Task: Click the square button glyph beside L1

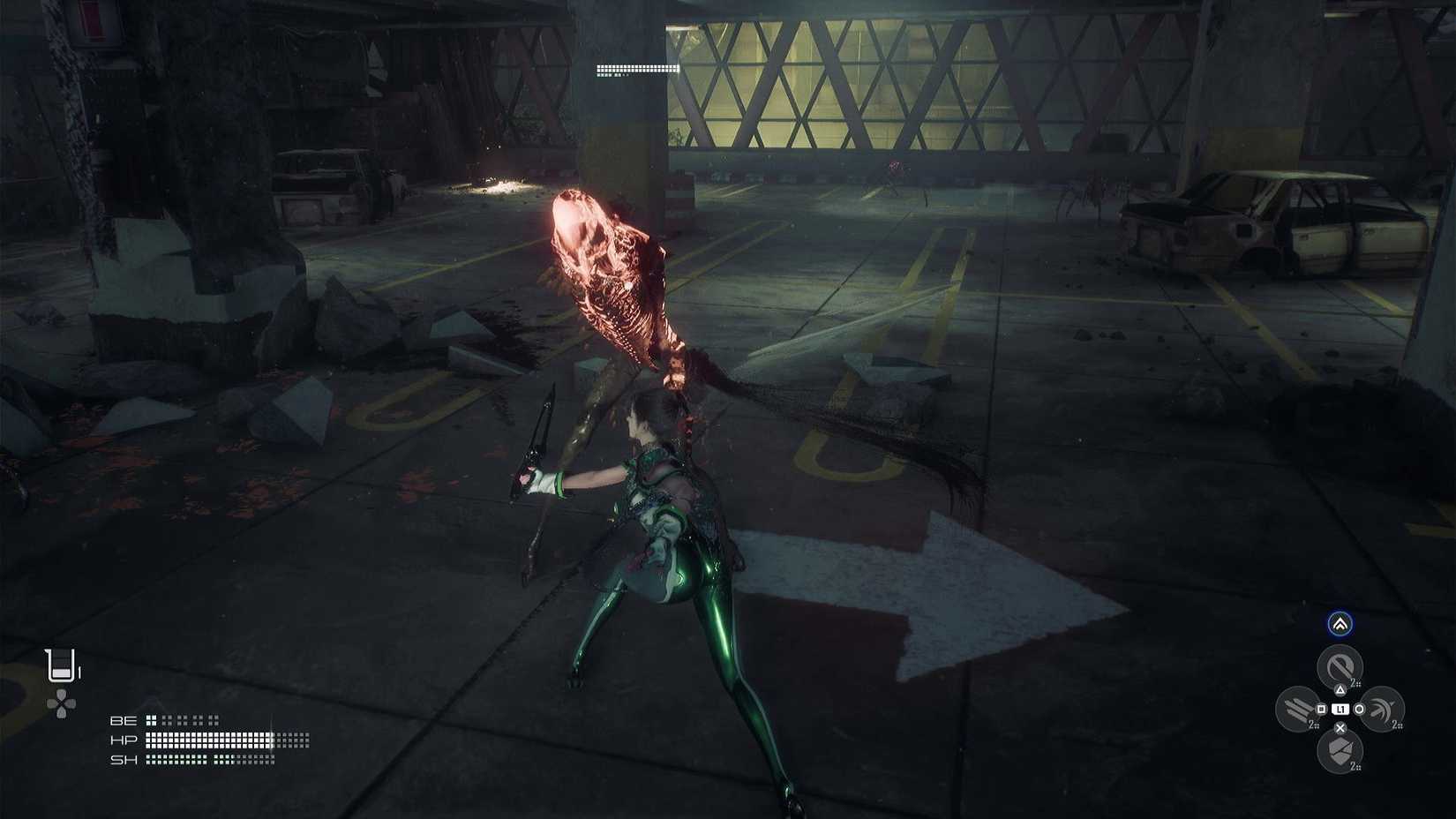Action: click(x=1322, y=708)
